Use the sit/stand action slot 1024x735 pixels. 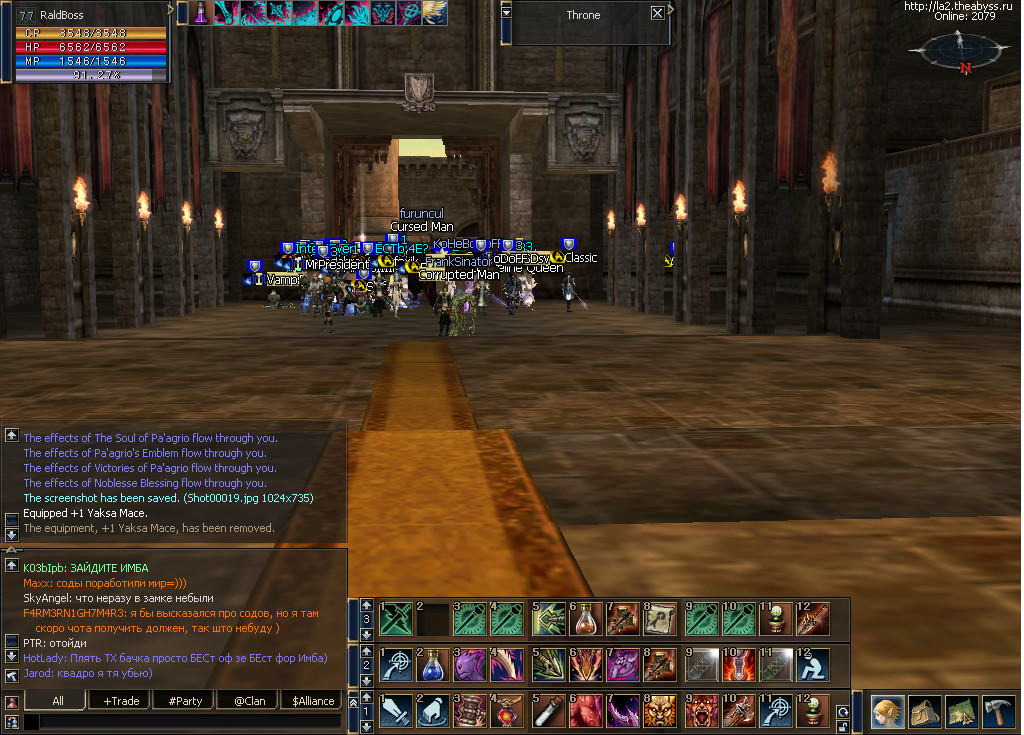[x=812, y=665]
